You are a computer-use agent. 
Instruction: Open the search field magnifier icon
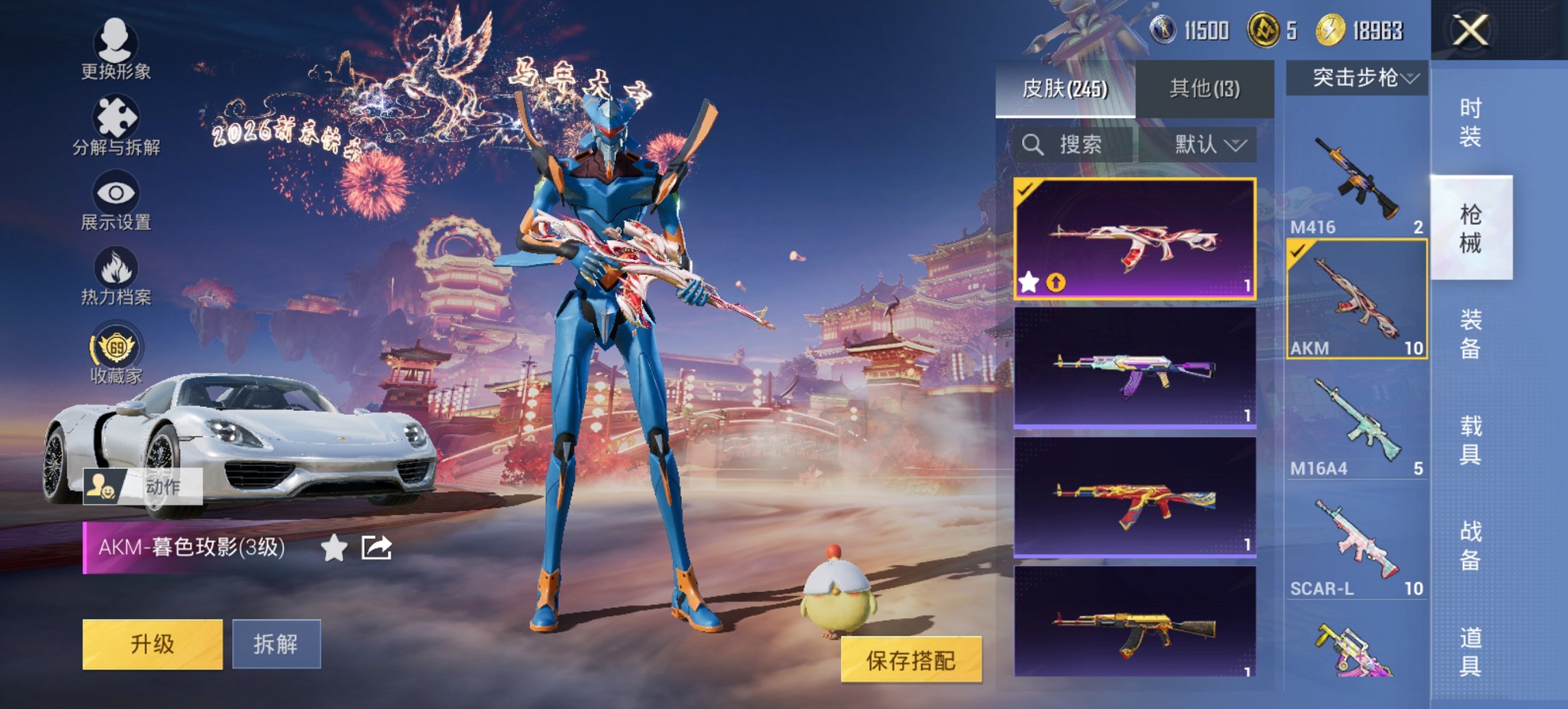1032,145
